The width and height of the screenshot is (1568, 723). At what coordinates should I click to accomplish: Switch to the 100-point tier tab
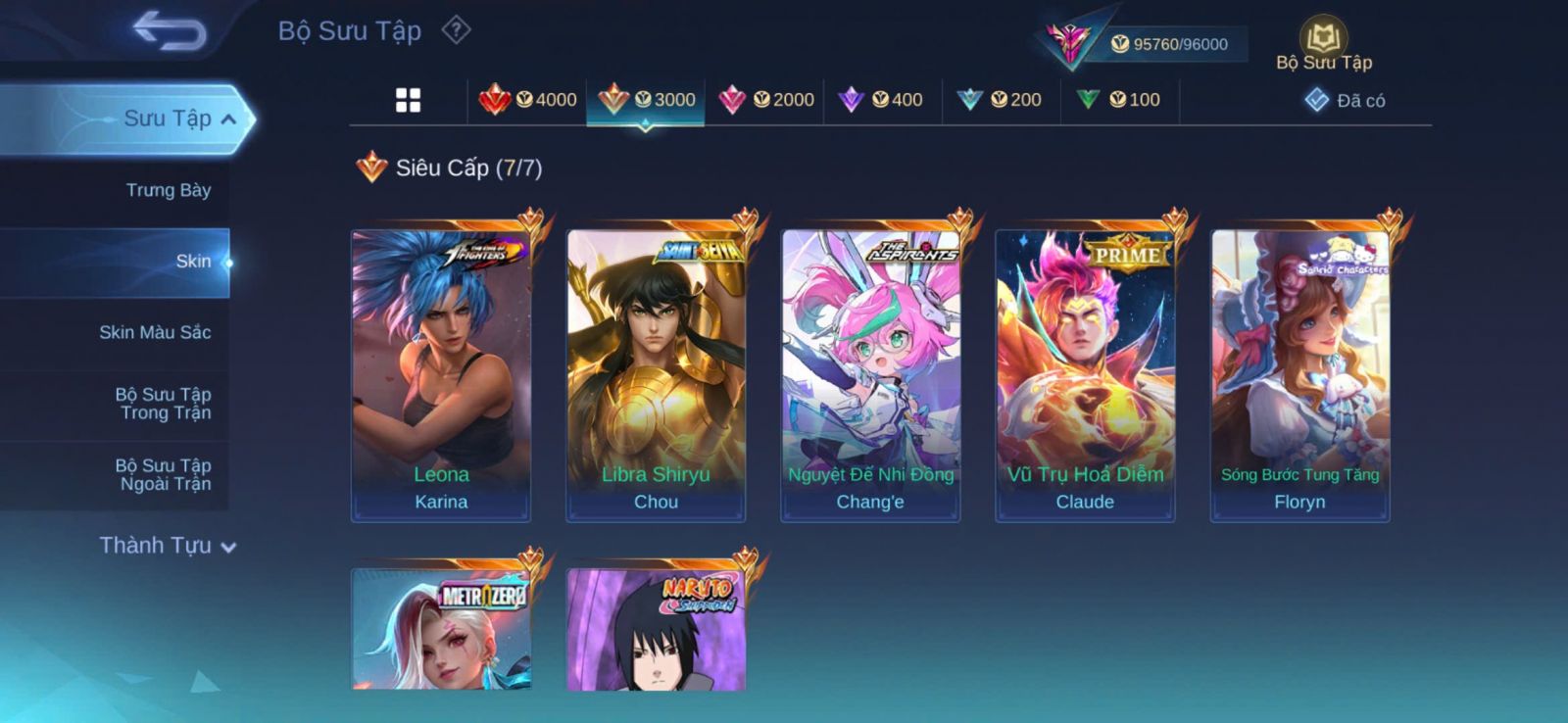pyautogui.click(x=1119, y=100)
